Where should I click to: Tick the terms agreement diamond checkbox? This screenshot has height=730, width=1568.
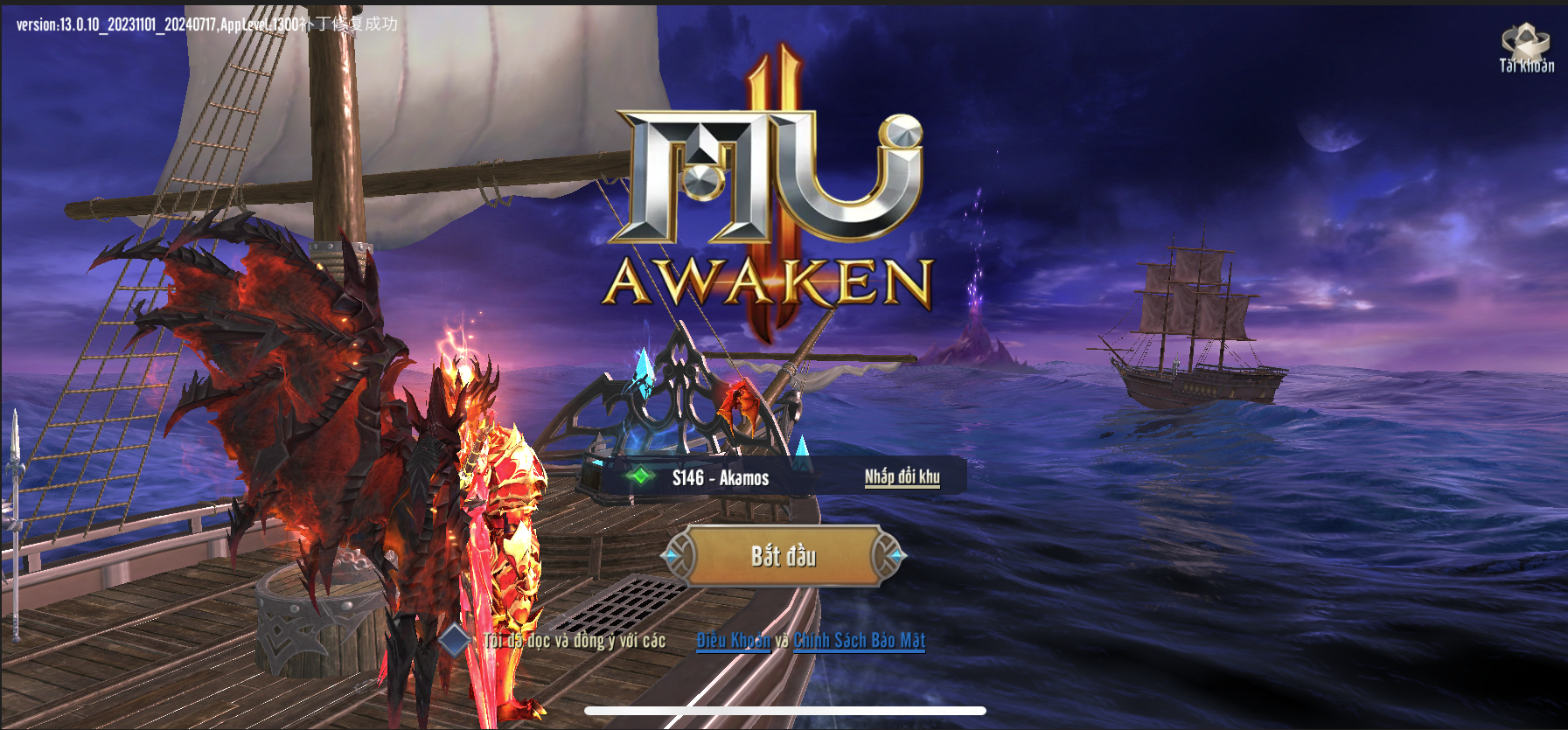tap(455, 641)
